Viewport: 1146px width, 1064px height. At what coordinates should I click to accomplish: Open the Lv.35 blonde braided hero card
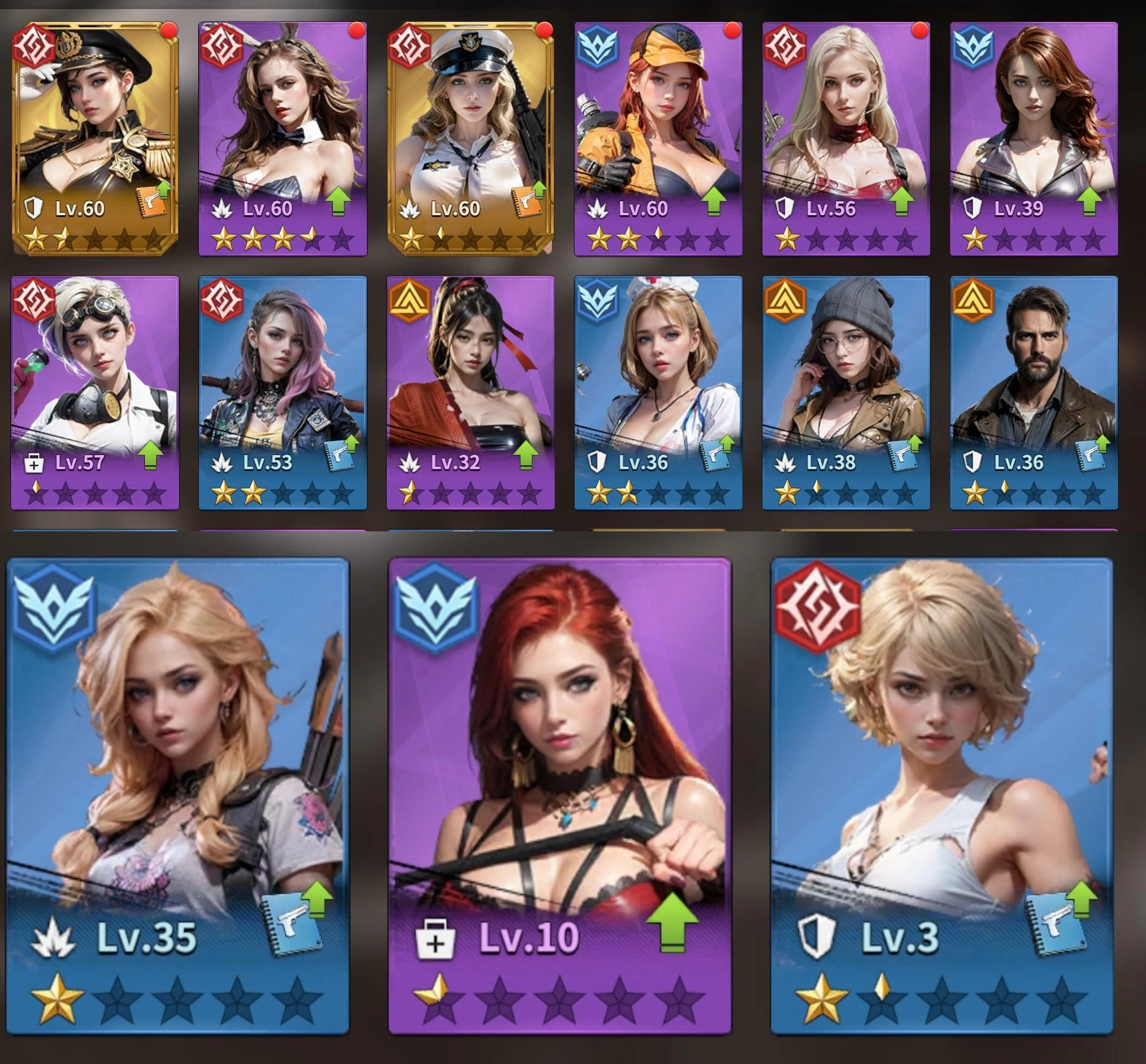coord(178,763)
